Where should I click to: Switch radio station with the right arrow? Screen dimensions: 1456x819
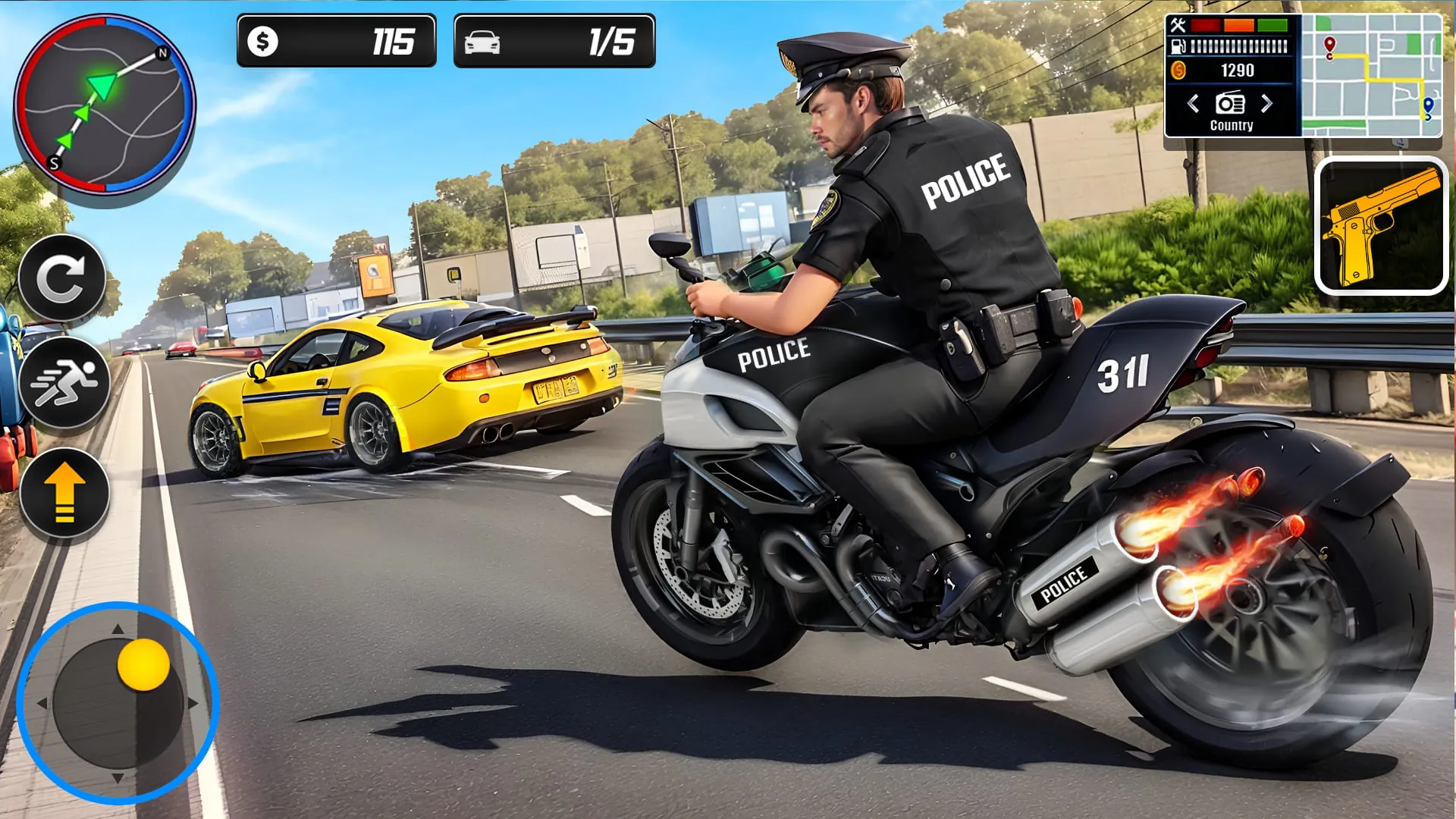tap(1266, 103)
